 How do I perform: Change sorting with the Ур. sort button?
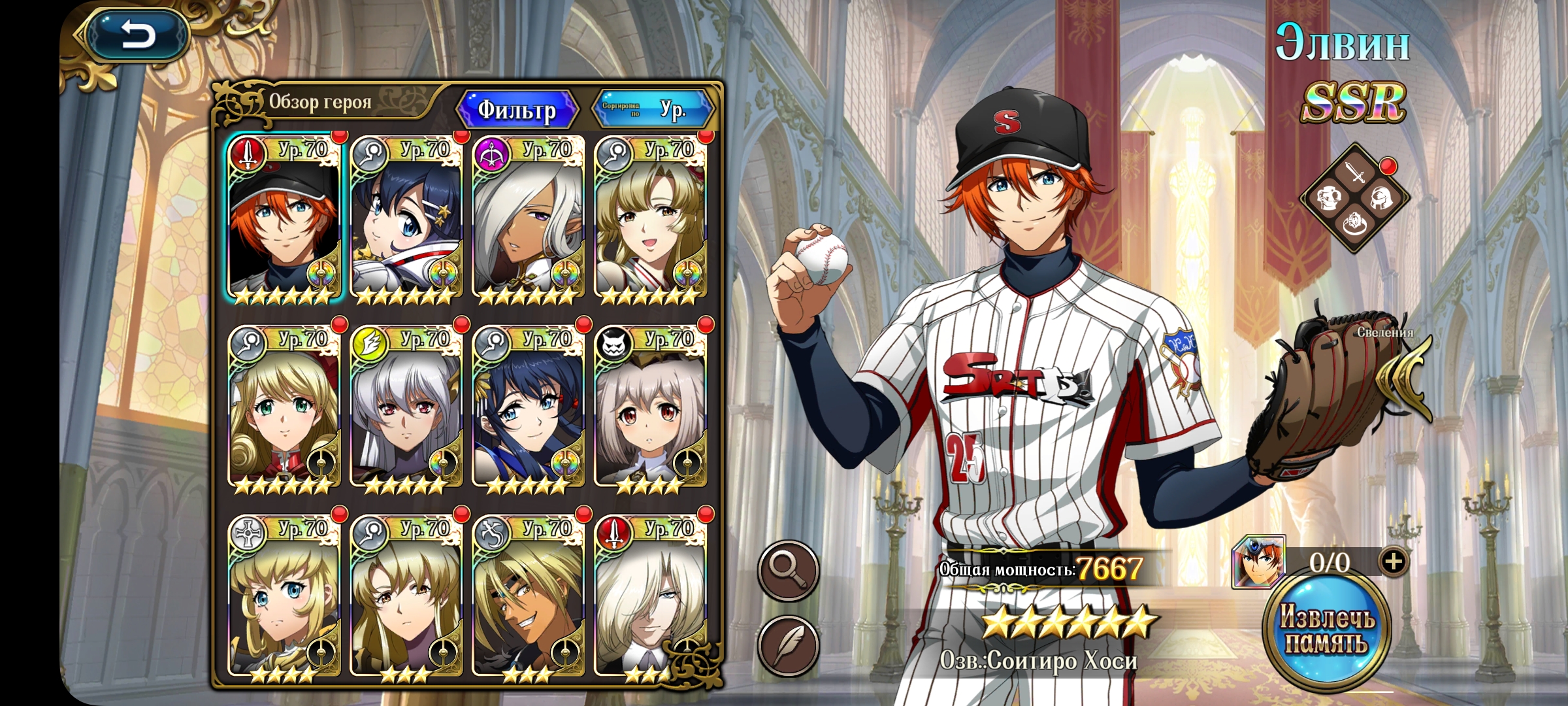pos(653,109)
